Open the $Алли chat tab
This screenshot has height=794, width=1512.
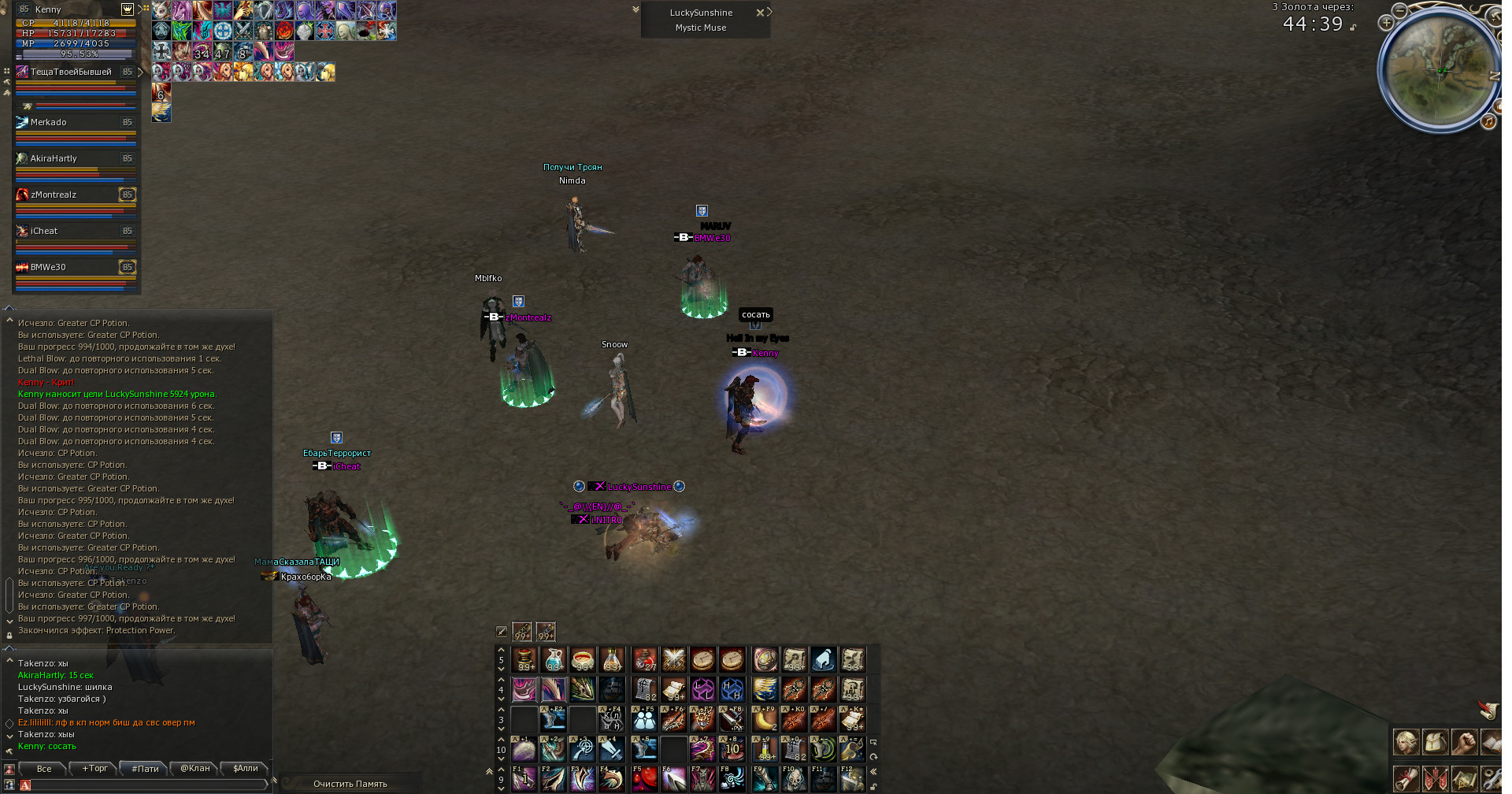point(245,769)
